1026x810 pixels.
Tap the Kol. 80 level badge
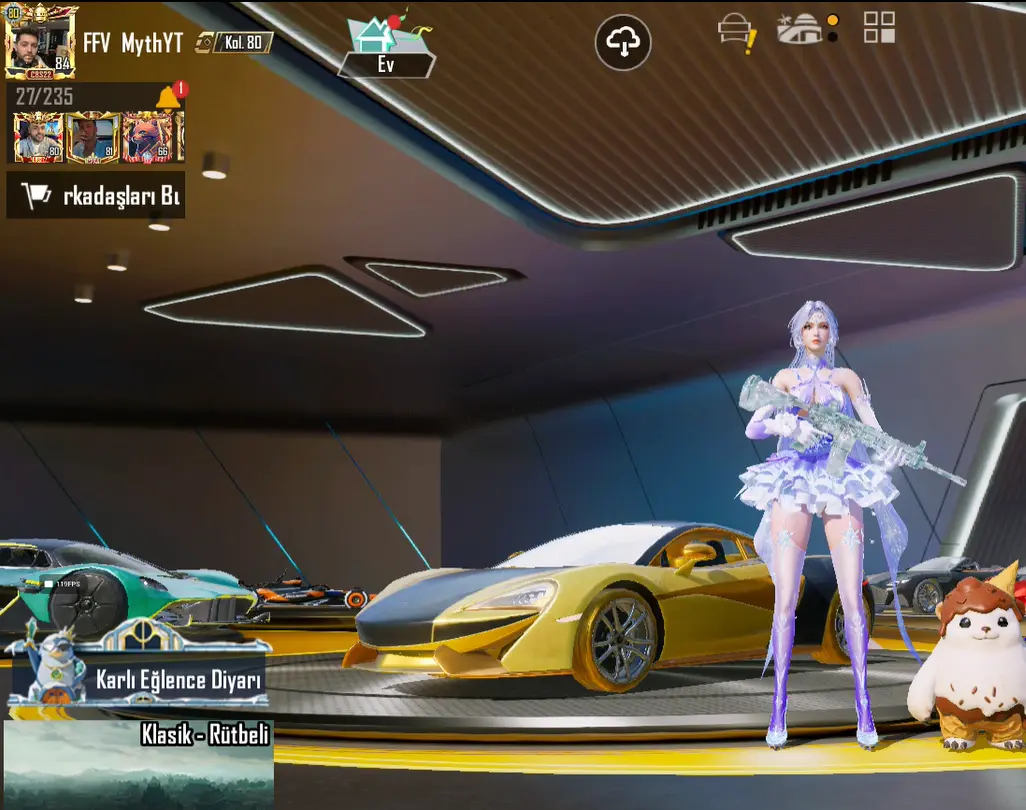[242, 42]
